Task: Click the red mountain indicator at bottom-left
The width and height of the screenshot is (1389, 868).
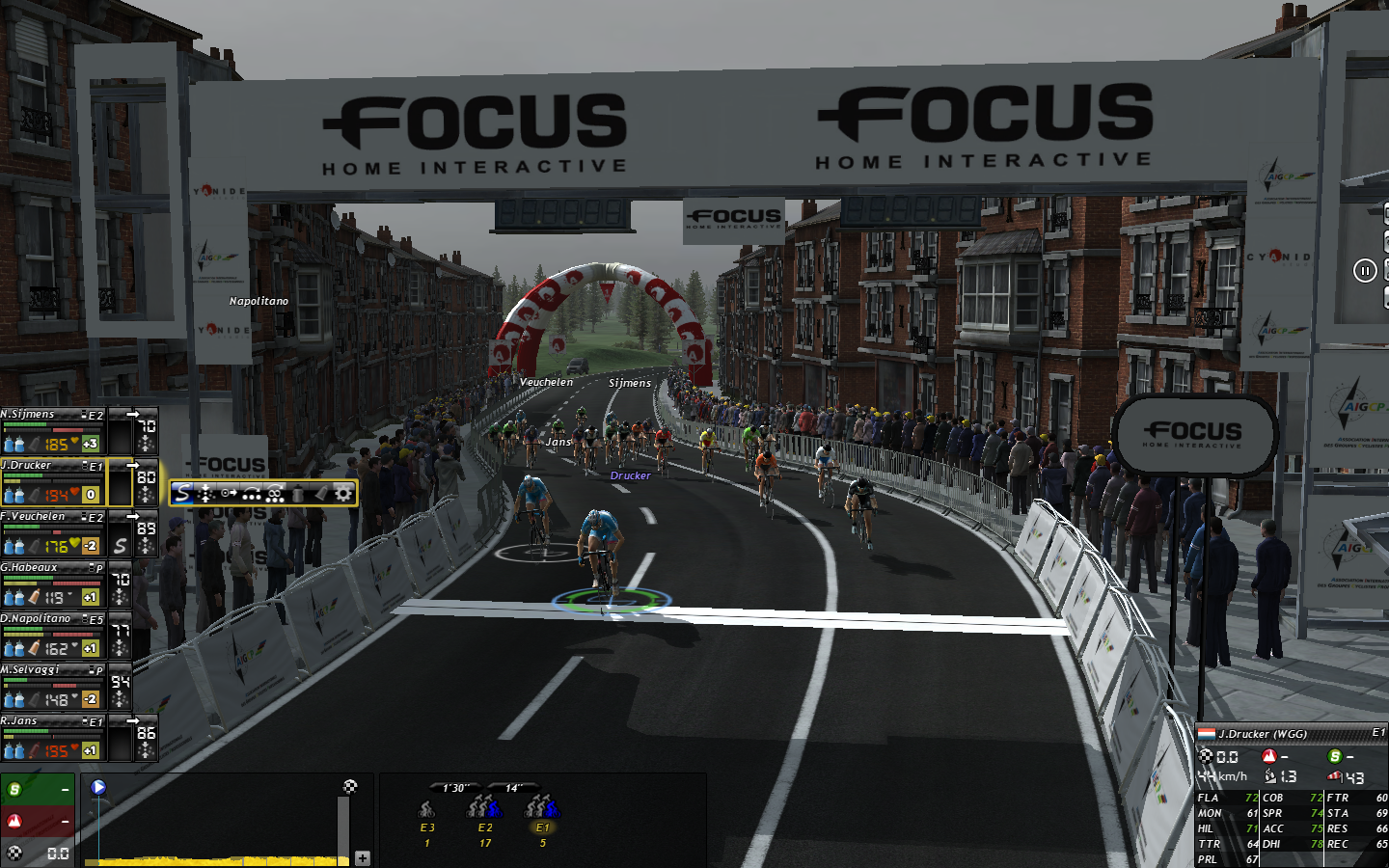Action: (15, 822)
